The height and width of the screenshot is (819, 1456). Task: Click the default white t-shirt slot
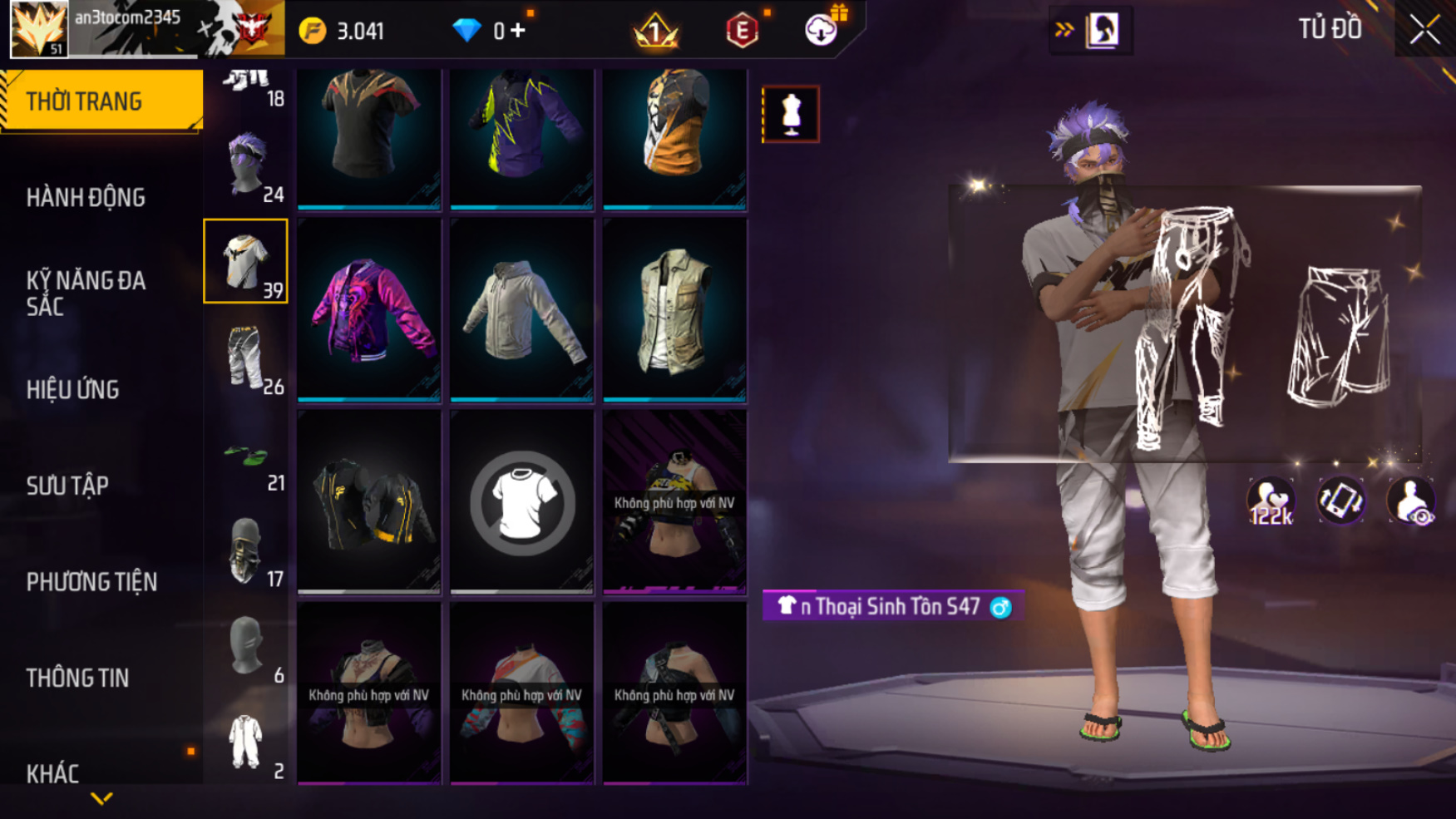click(x=522, y=501)
